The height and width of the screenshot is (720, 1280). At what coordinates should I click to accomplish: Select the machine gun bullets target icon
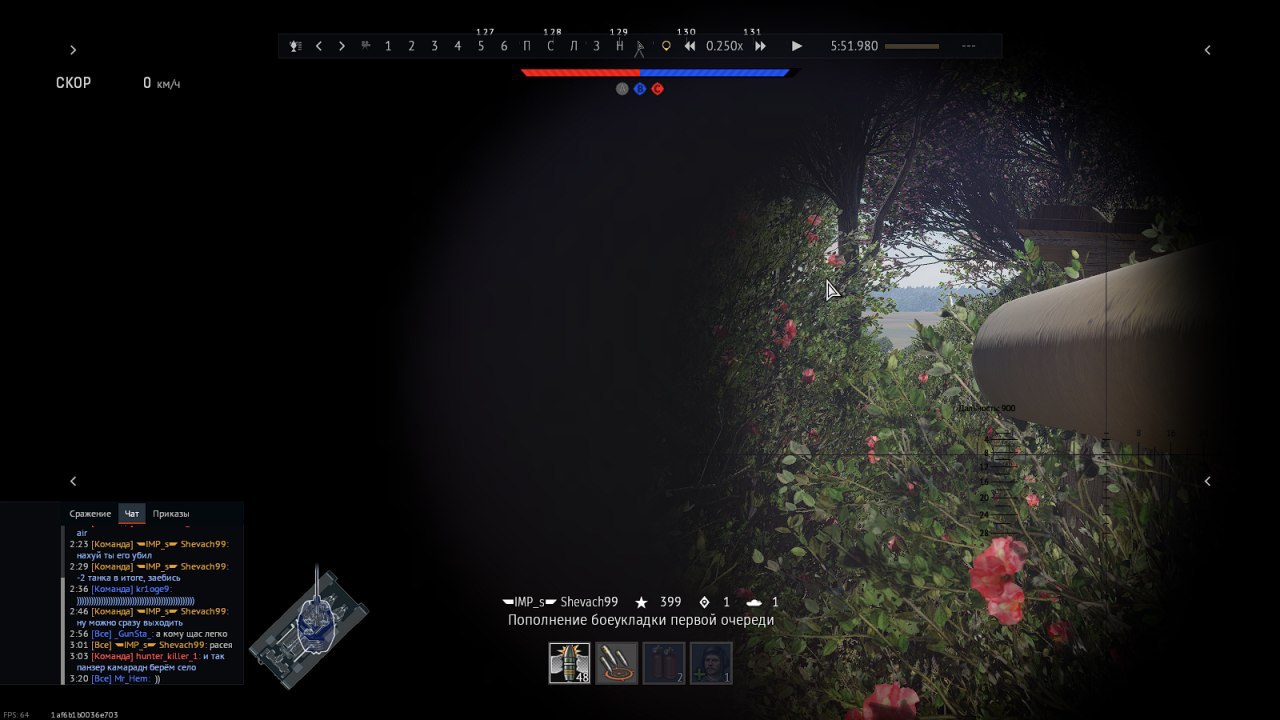pos(616,663)
